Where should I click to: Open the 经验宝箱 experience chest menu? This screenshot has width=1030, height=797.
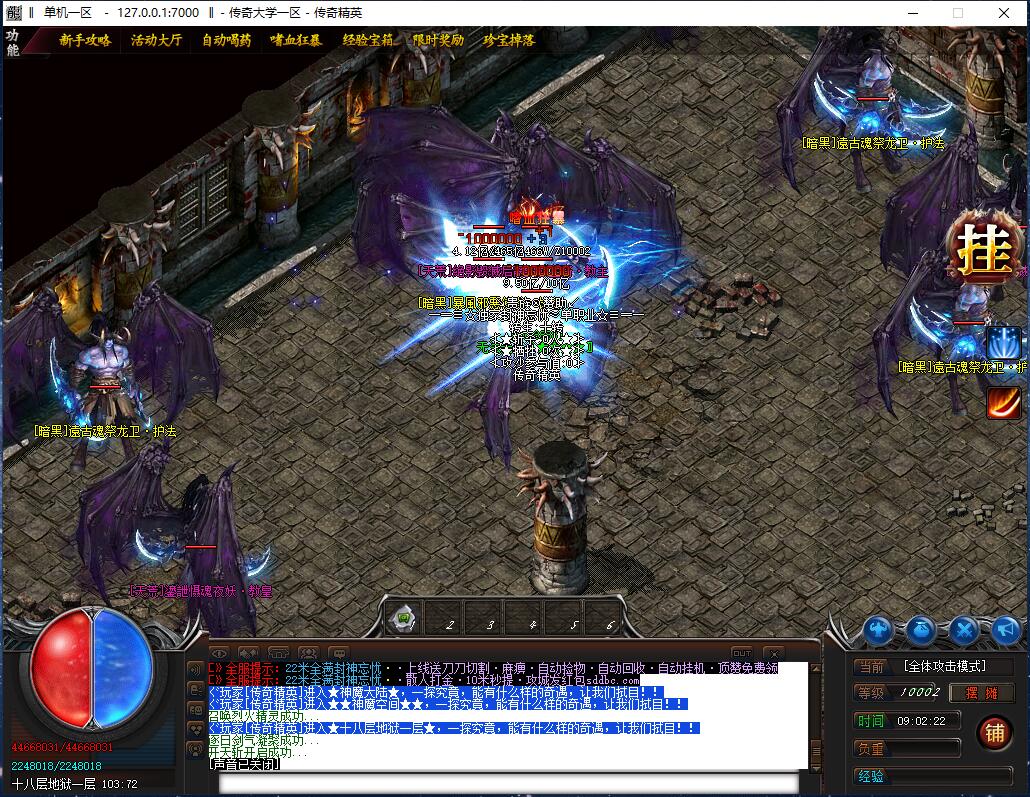[368, 41]
